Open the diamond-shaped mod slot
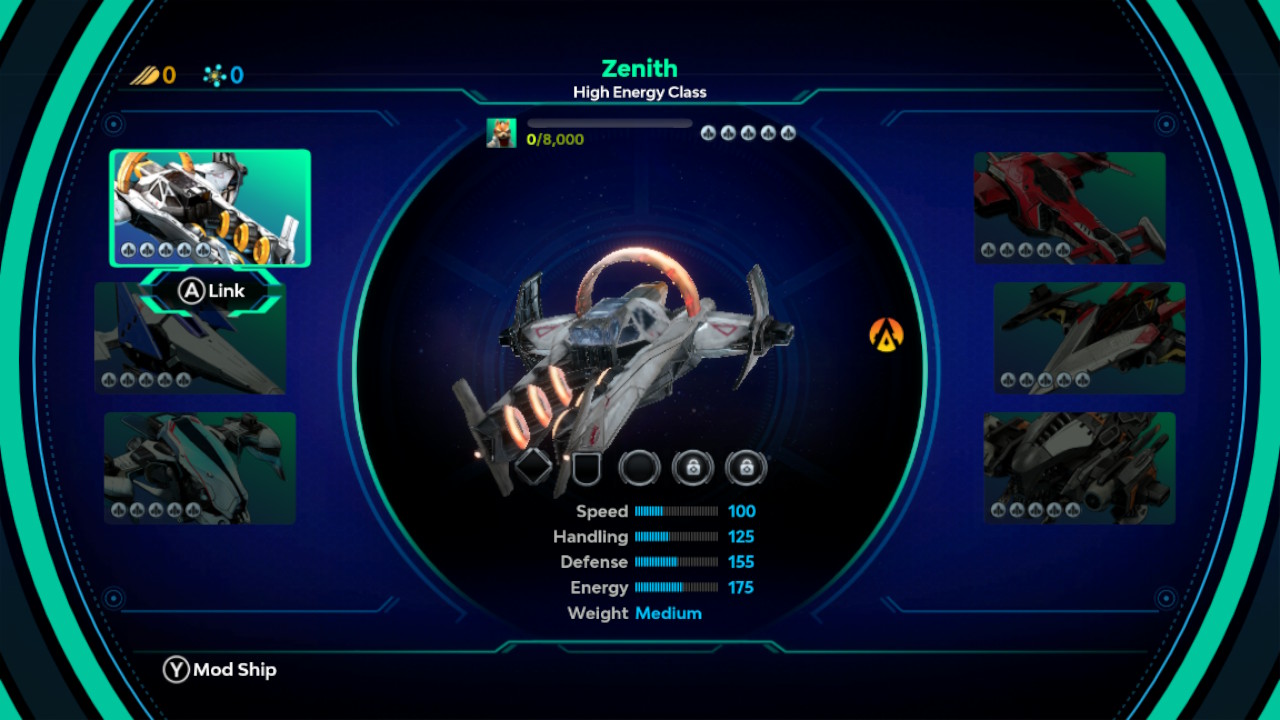The height and width of the screenshot is (720, 1280). coord(533,466)
